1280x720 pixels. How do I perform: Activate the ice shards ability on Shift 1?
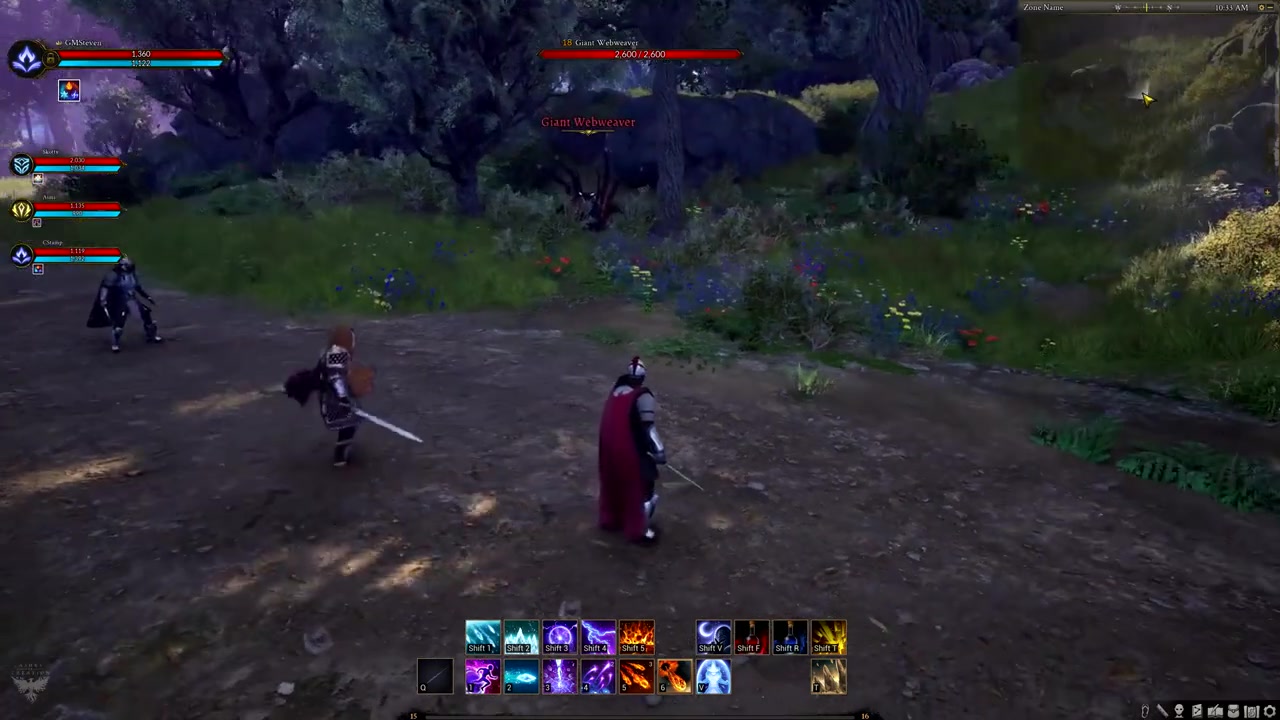pyautogui.click(x=482, y=636)
